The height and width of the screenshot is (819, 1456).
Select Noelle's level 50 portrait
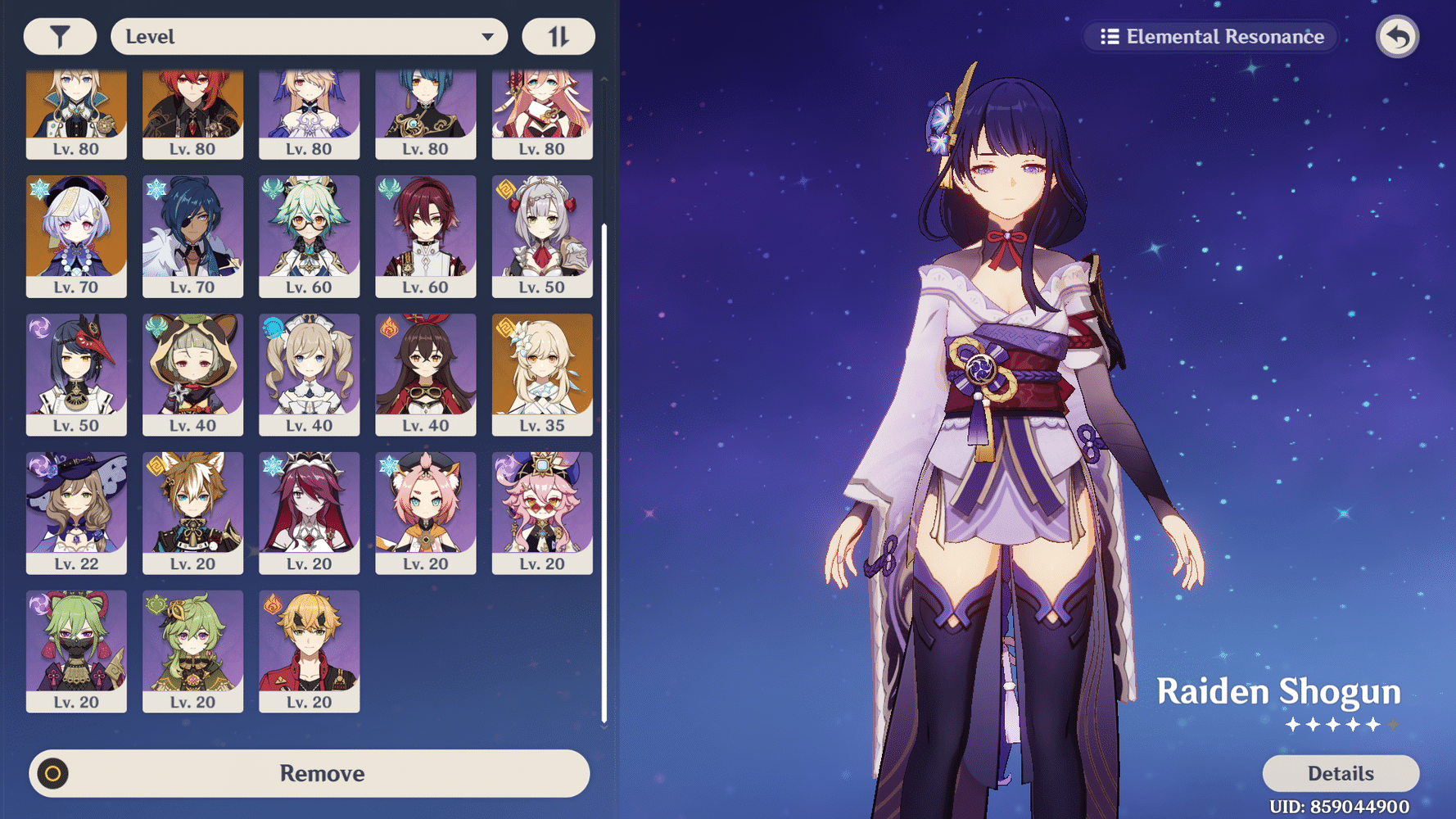[x=541, y=236]
